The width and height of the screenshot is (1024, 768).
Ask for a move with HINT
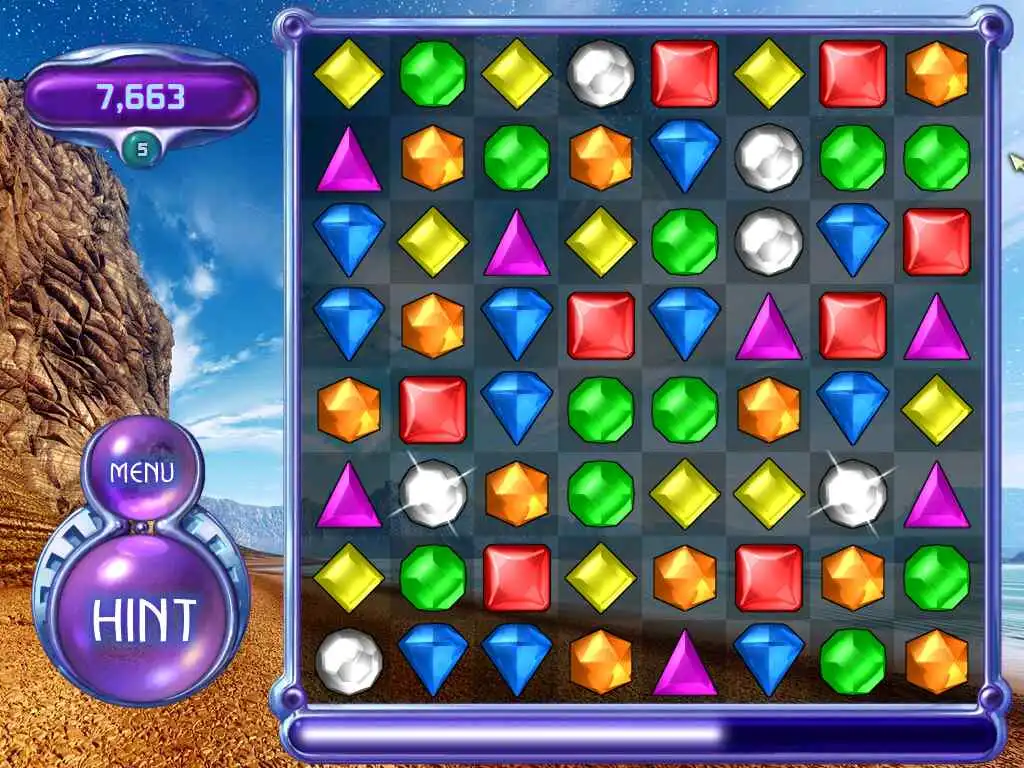[144, 619]
